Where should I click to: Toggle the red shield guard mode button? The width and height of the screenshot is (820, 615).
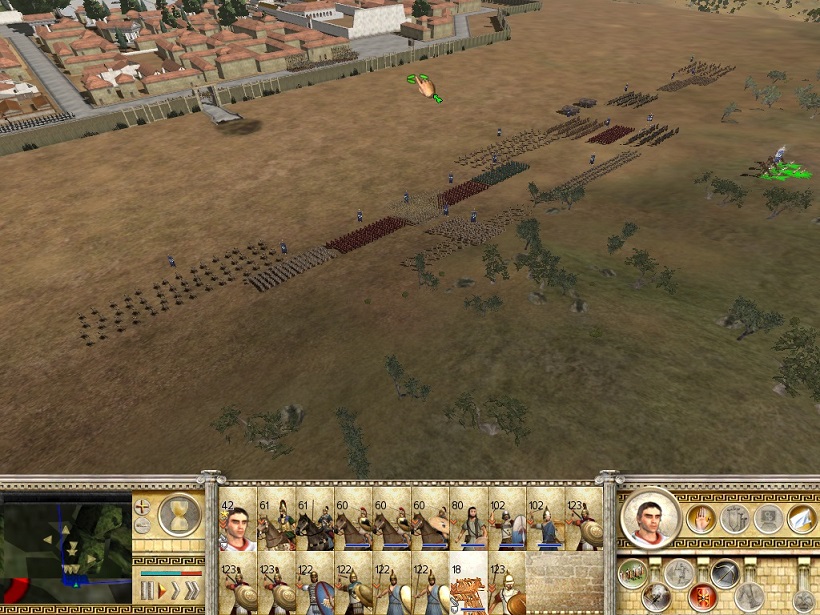point(701,596)
